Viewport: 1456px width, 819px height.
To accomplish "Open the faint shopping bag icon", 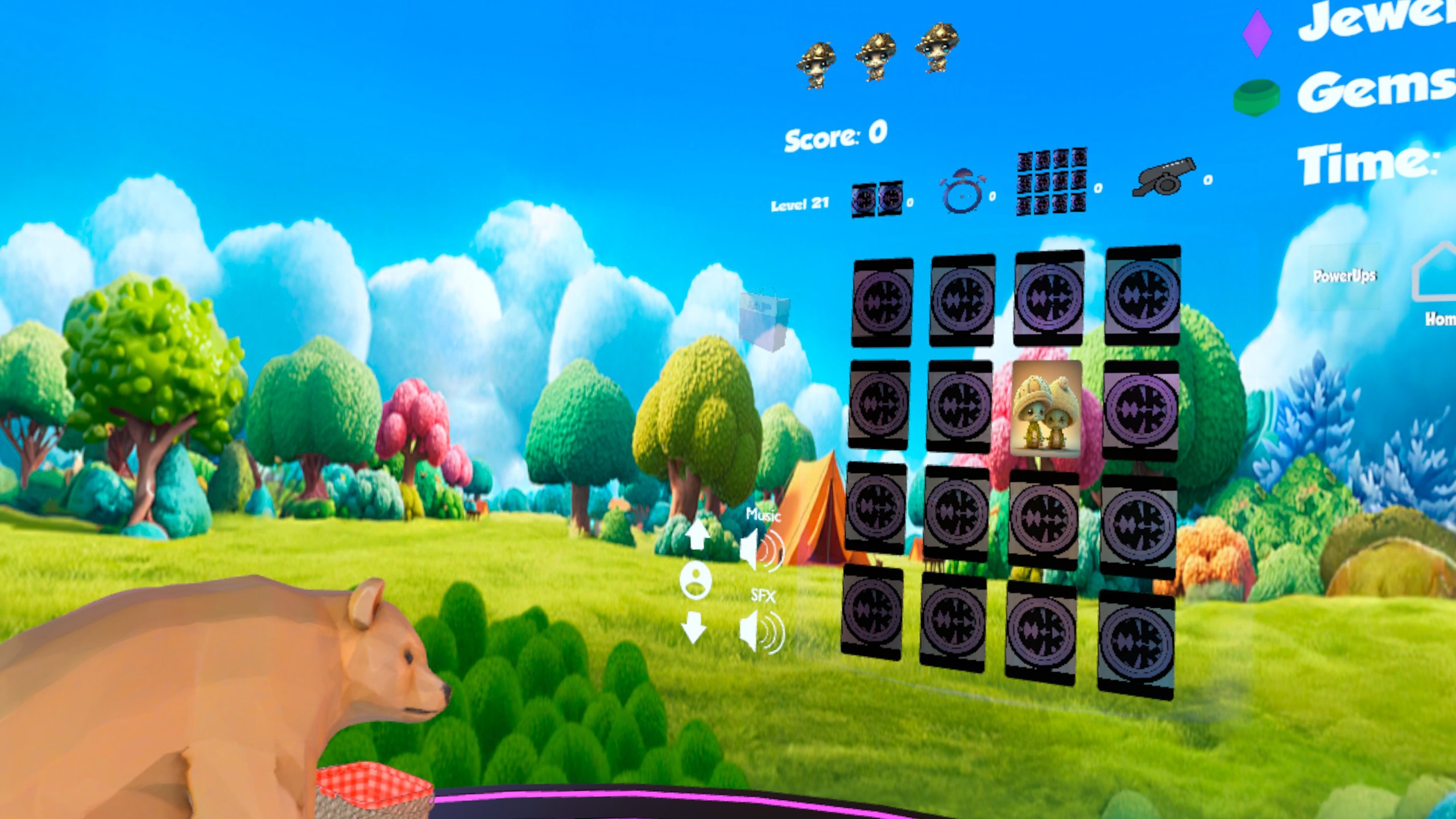I will (x=764, y=321).
